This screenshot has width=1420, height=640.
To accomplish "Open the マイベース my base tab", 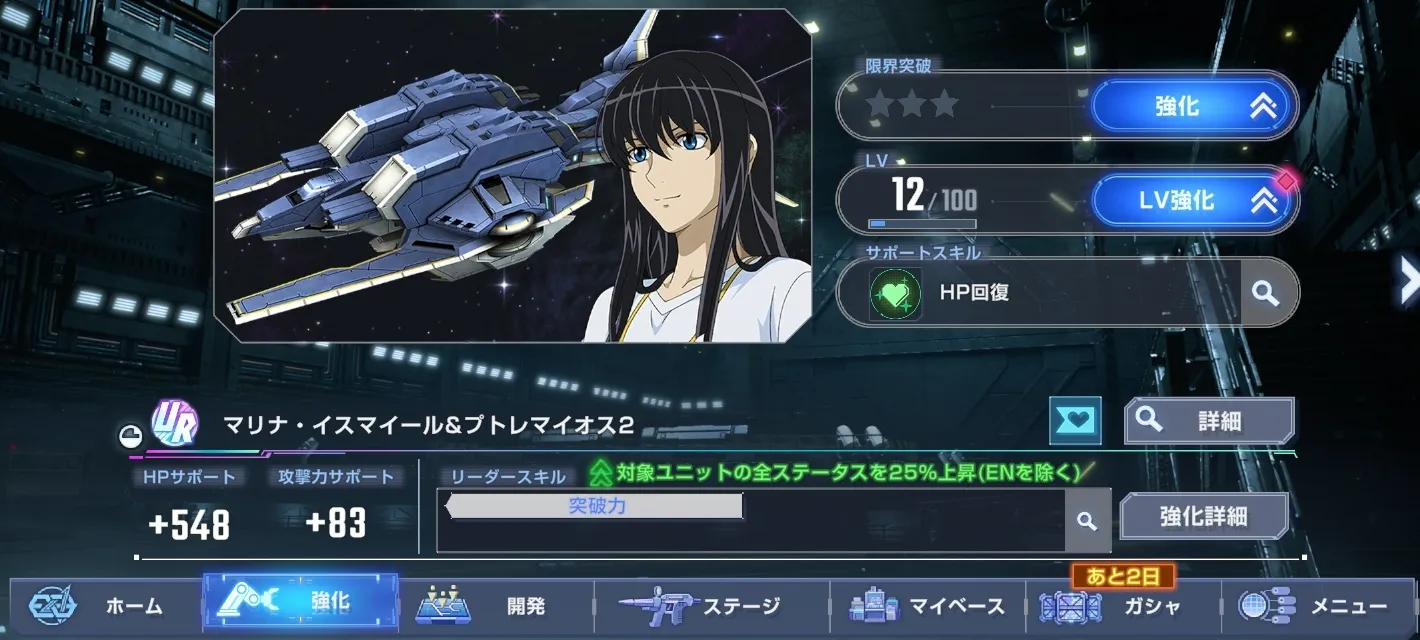I will click(927, 605).
